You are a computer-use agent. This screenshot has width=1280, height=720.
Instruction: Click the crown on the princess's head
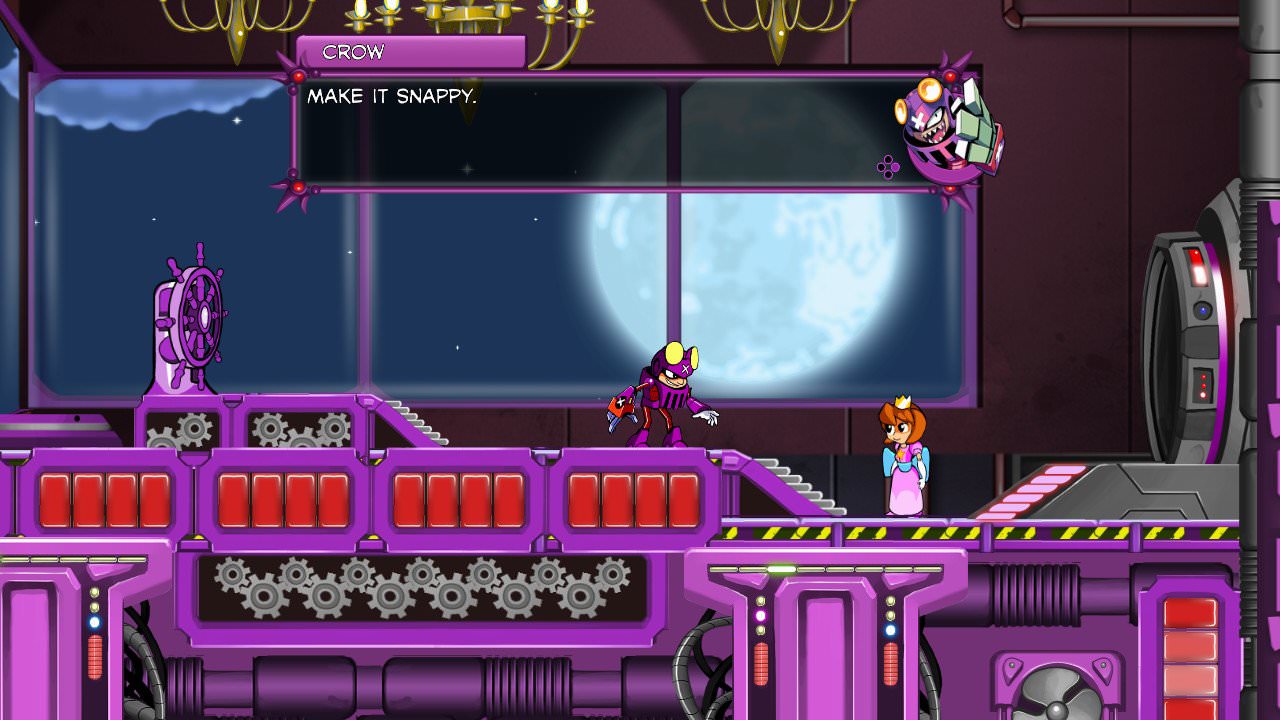(903, 400)
